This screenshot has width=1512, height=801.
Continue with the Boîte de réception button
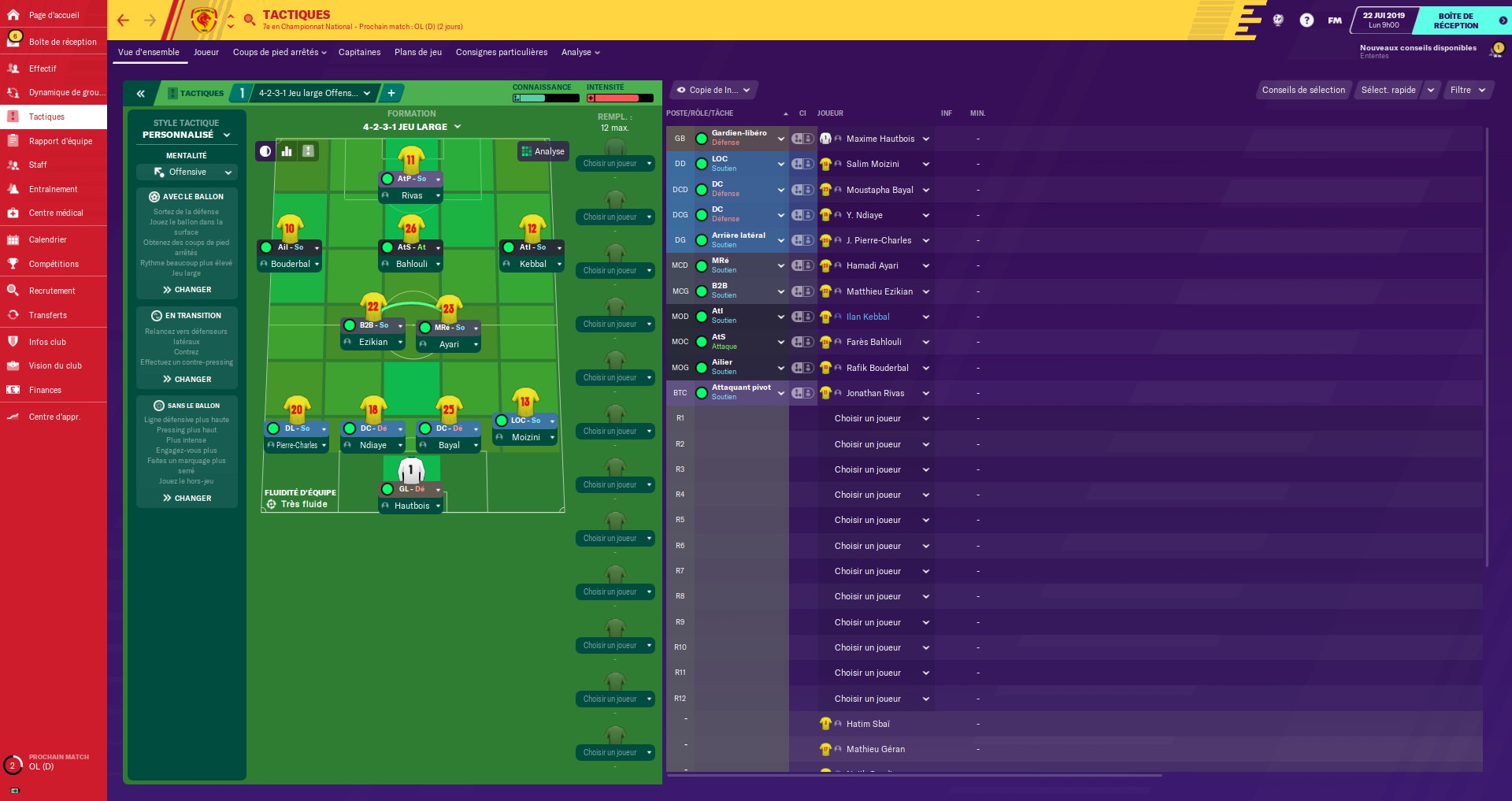tap(1455, 20)
